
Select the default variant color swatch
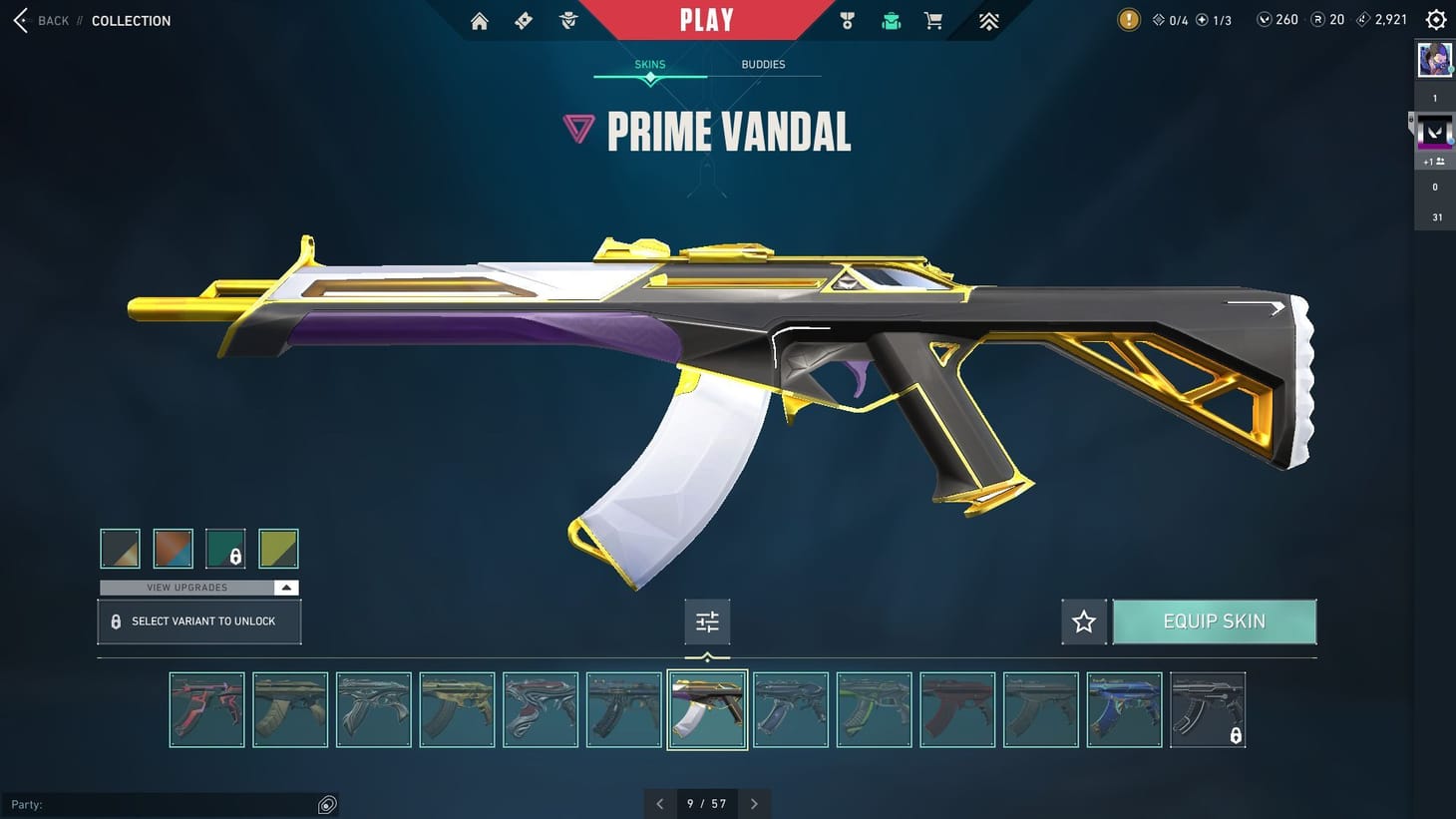click(120, 548)
